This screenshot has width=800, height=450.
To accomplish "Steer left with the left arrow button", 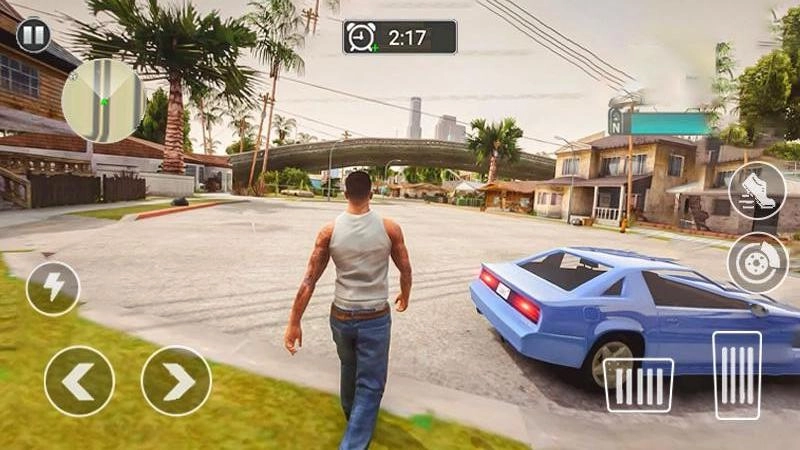I will pos(79,381).
